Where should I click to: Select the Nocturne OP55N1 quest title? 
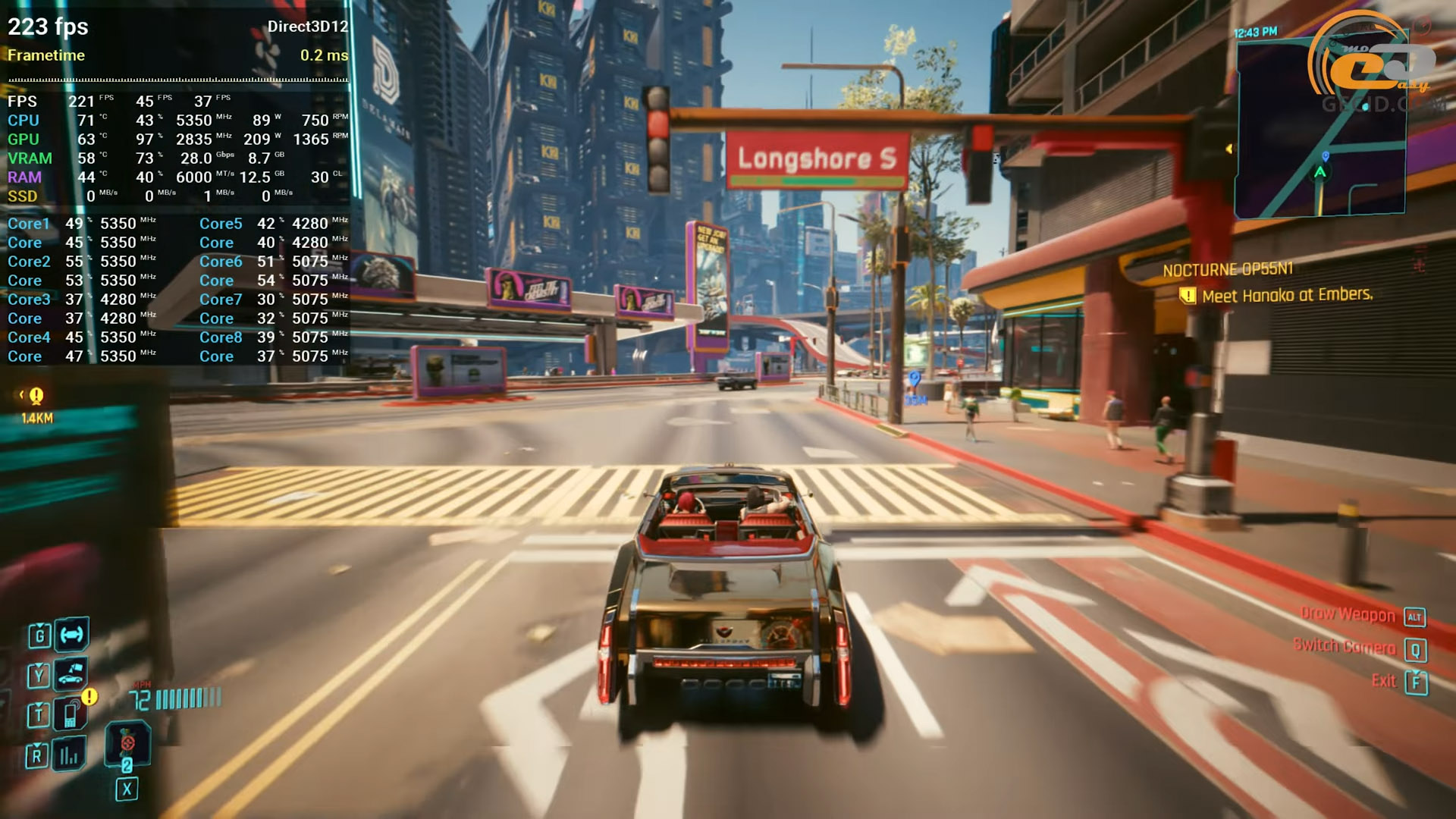tap(1228, 270)
